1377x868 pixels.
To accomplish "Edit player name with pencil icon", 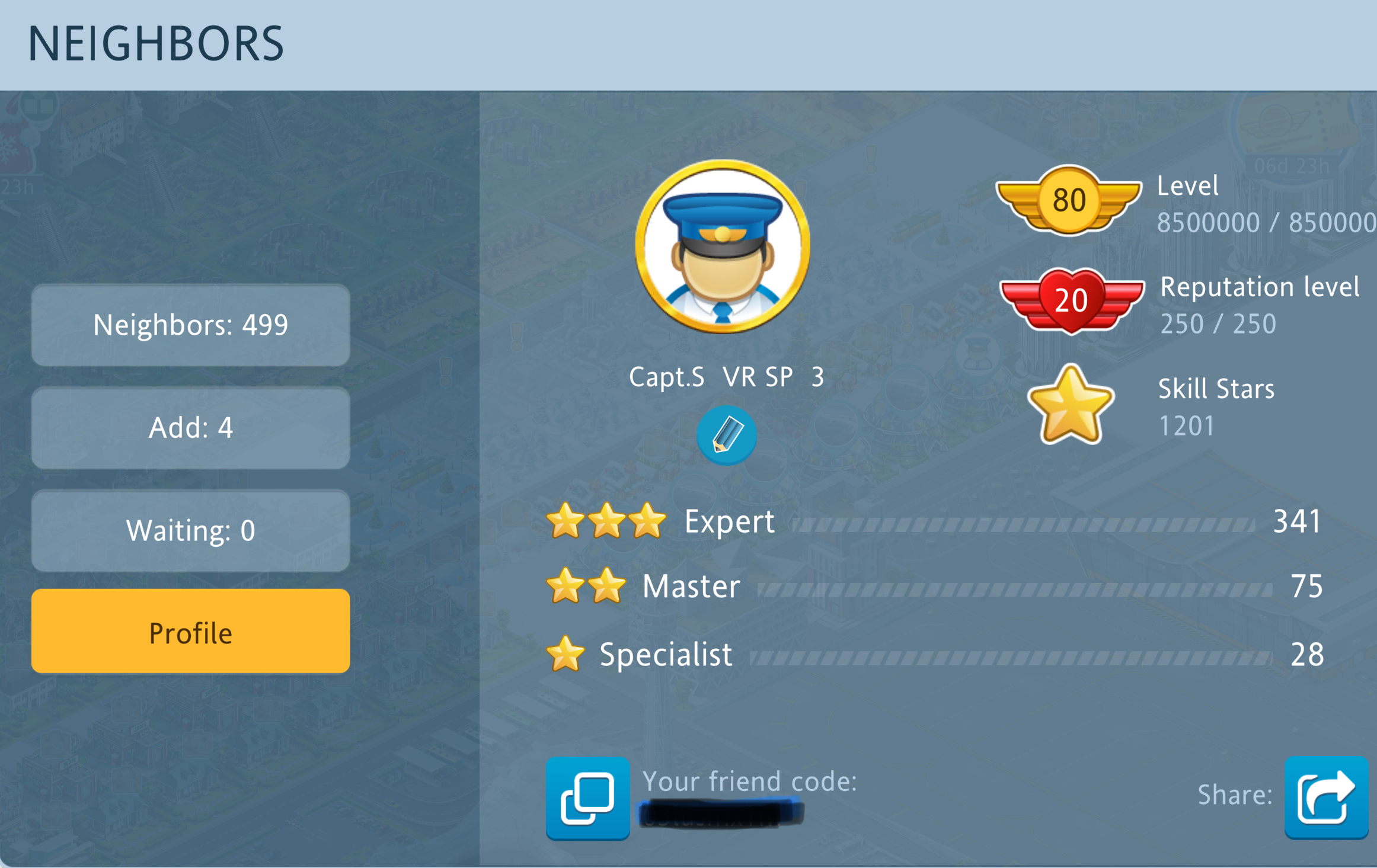I will (x=726, y=435).
